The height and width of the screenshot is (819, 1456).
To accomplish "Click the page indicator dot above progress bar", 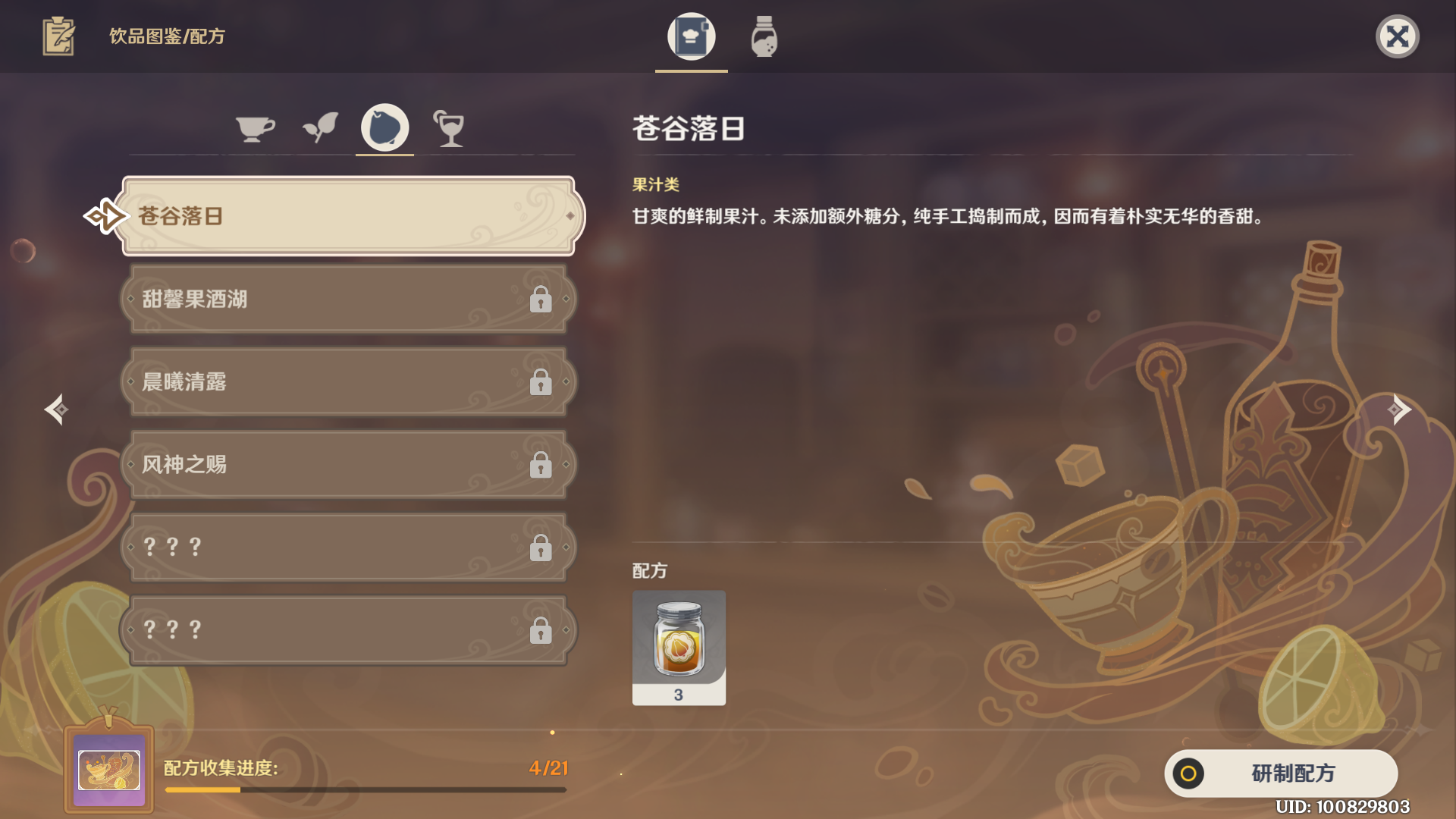I will 552,733.
